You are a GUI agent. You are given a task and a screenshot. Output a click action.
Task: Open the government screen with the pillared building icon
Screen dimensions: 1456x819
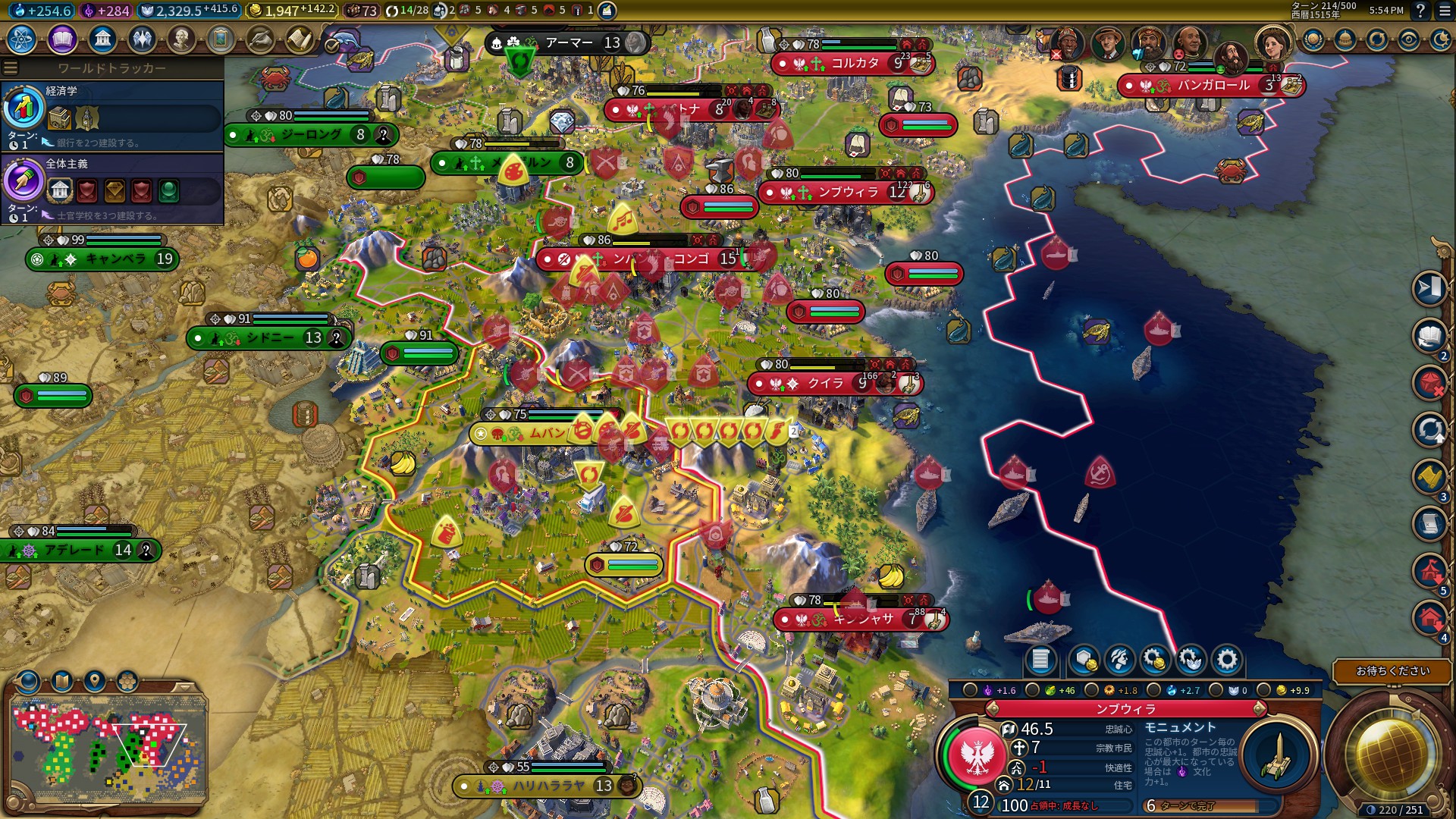coord(102,39)
